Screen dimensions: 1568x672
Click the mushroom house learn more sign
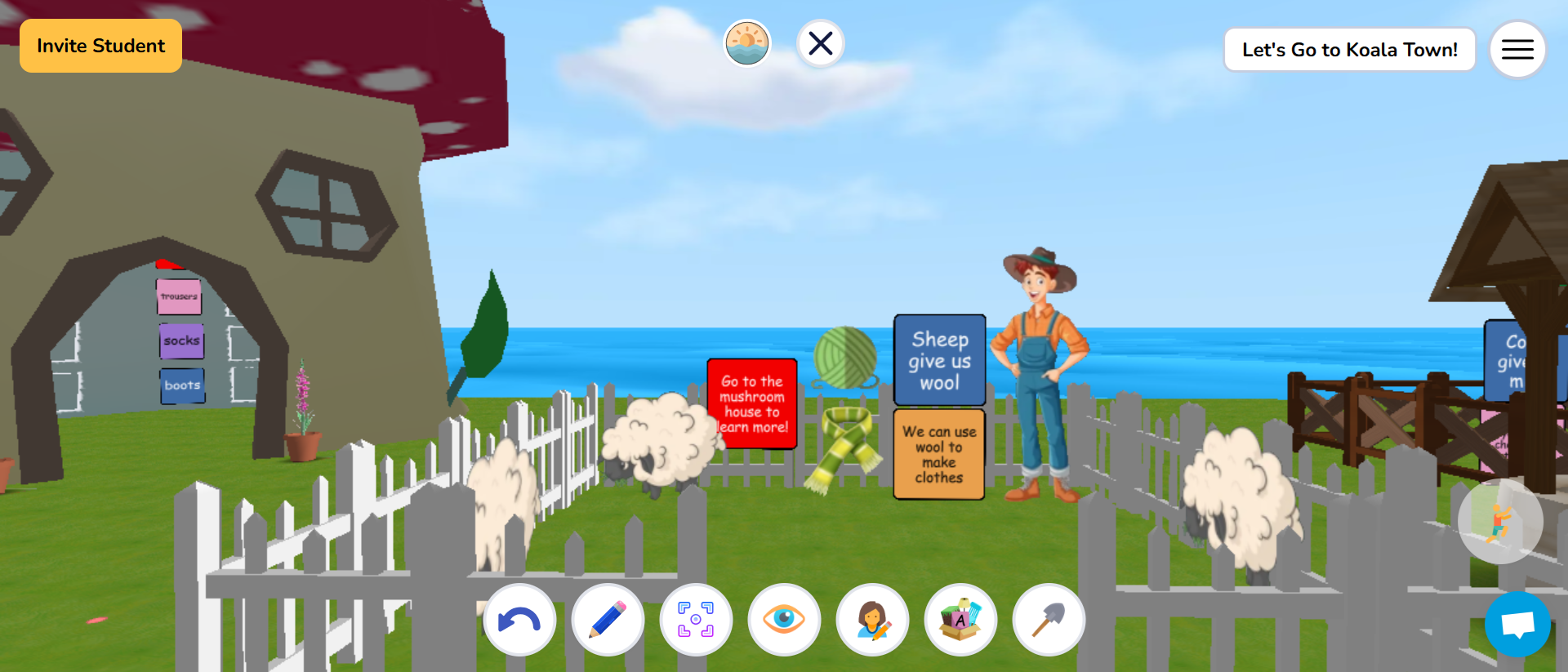[752, 402]
